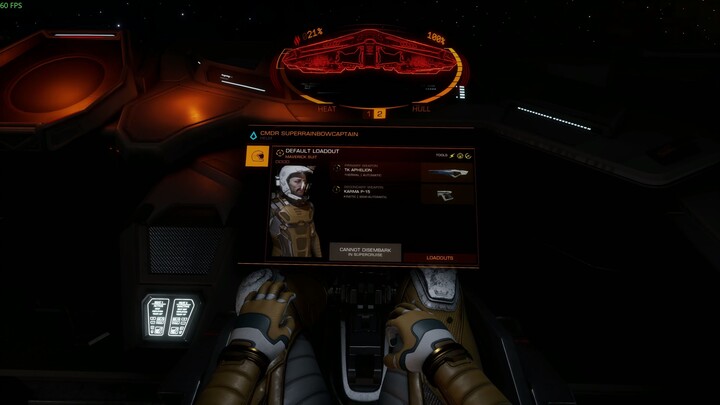Select the highlighted fire group 2
The width and height of the screenshot is (720, 405).
pos(379,114)
